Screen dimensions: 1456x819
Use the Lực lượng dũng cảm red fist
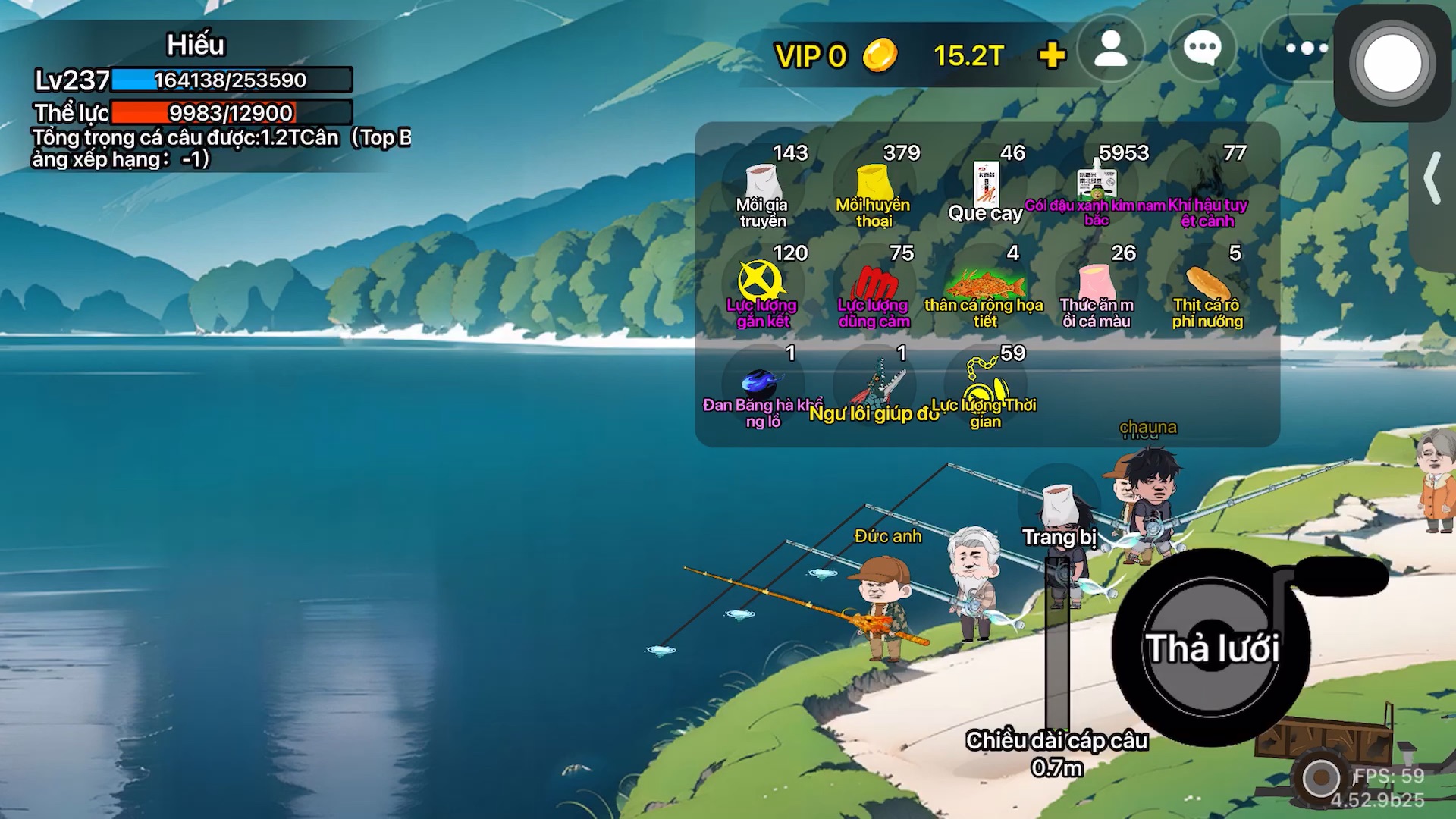coord(874,286)
